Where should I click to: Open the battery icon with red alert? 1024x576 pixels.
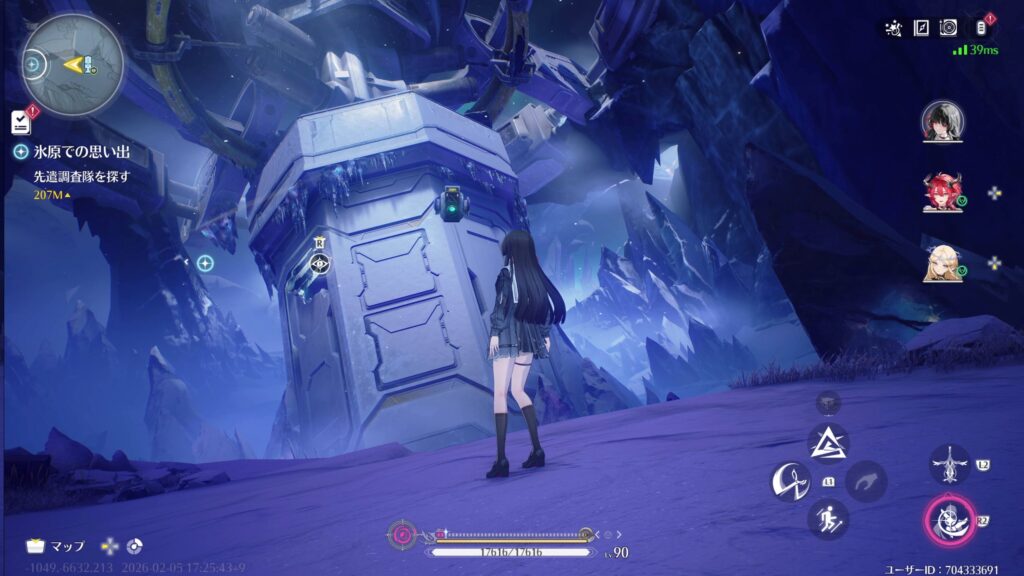(x=980, y=27)
